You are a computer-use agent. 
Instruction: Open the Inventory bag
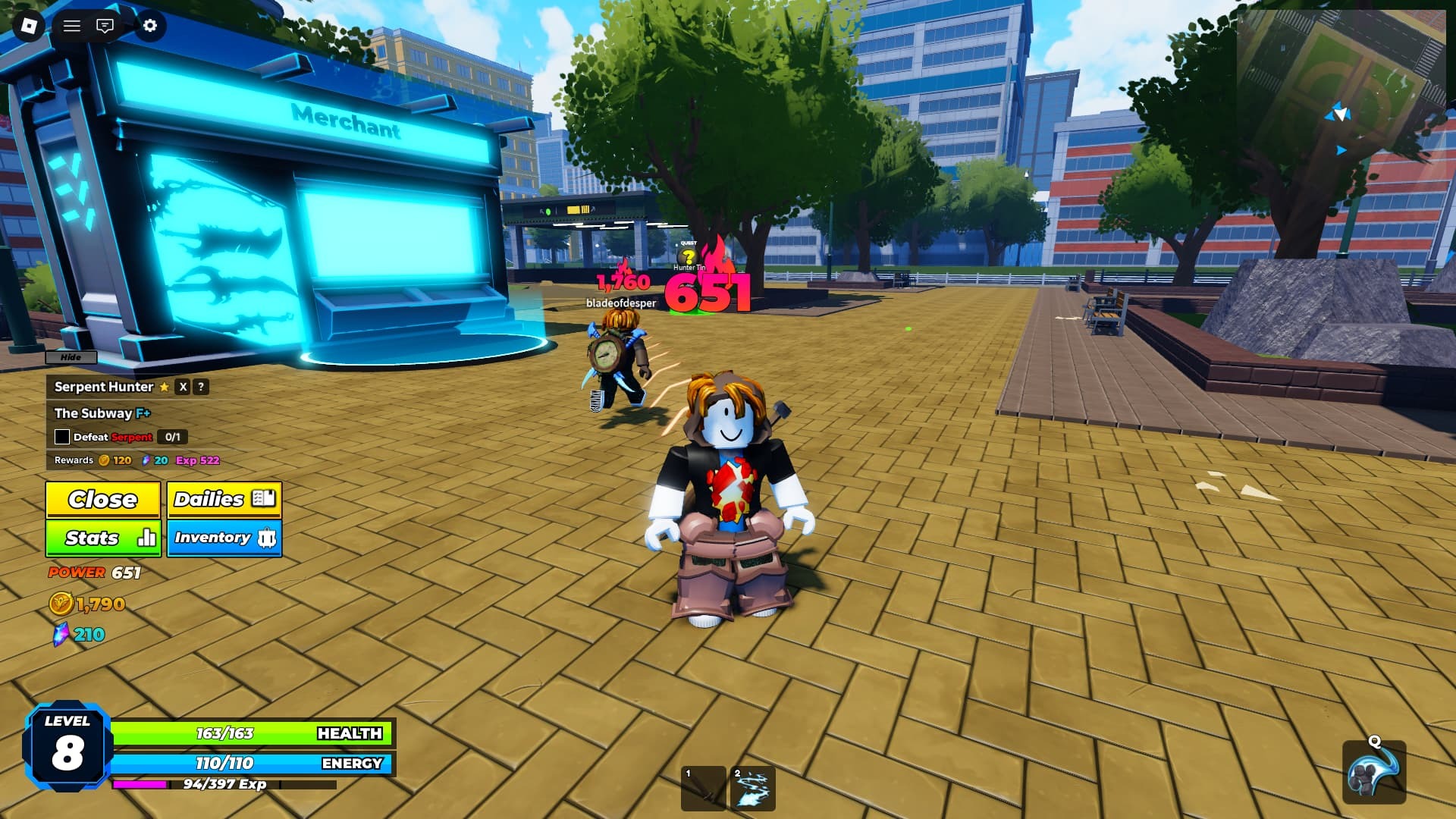224,538
